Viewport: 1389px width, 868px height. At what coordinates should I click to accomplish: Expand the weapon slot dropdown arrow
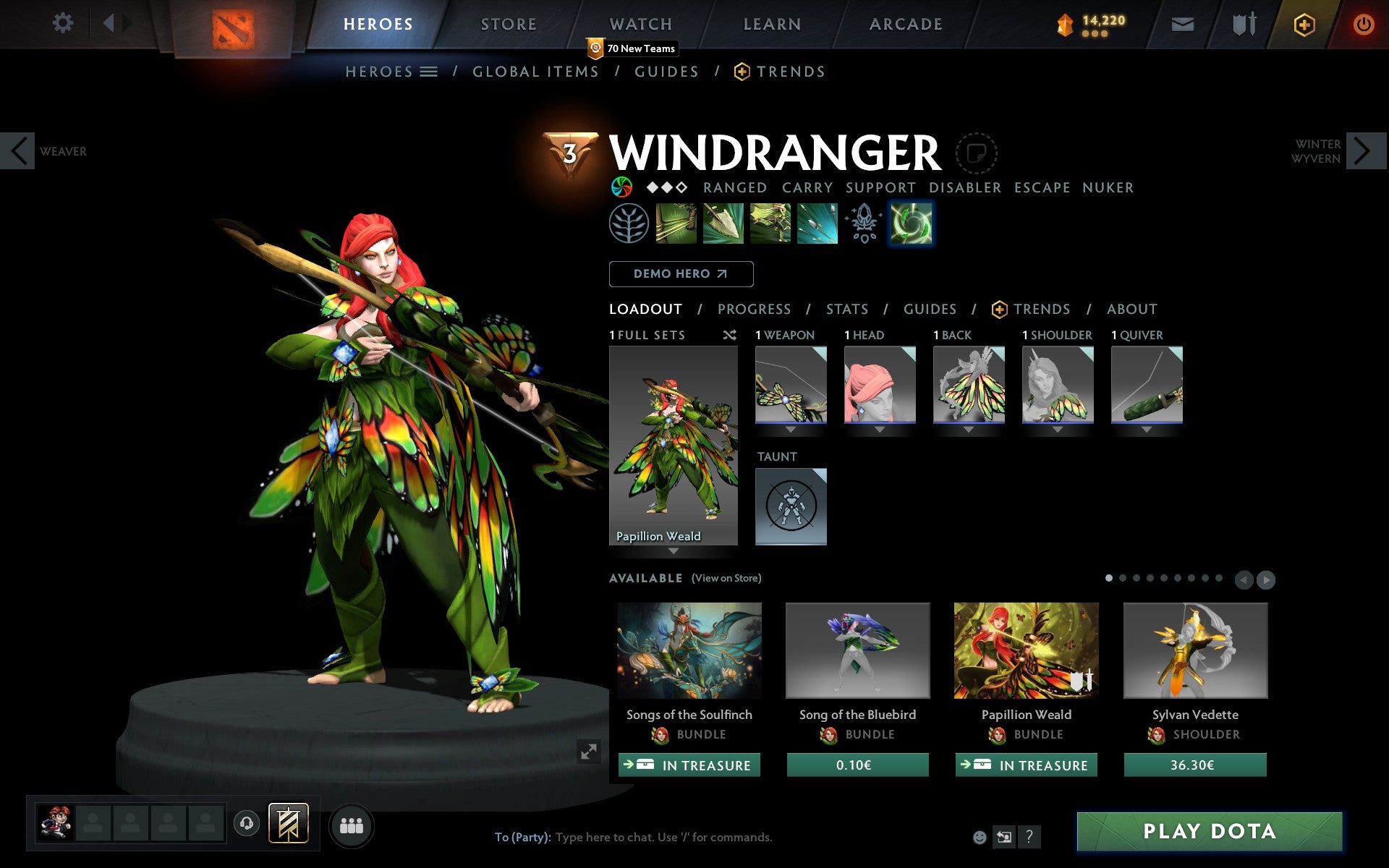[790, 428]
